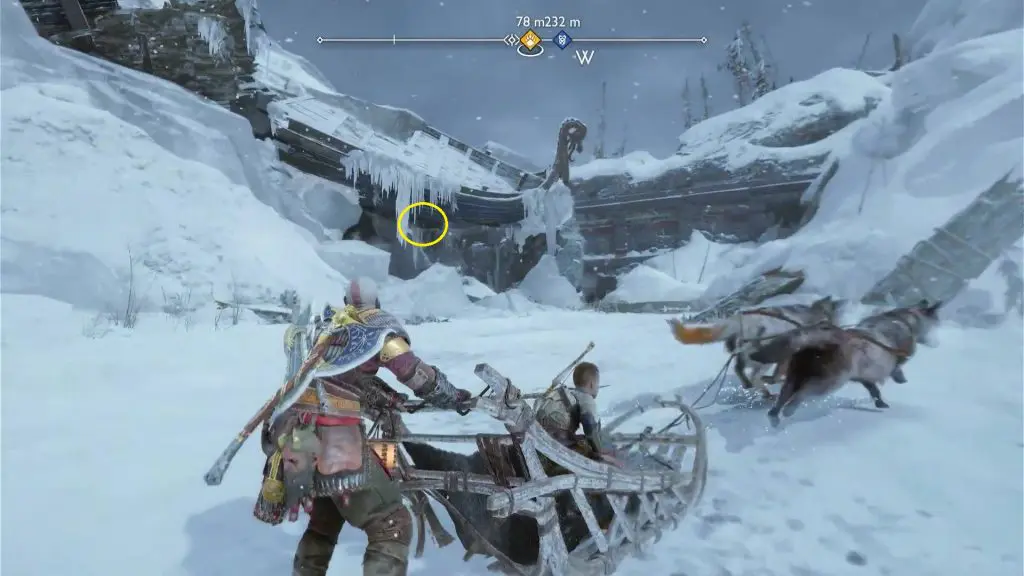This screenshot has height=576, width=1024.
Task: Click the blue diamond marker on compass
Action: 563,40
